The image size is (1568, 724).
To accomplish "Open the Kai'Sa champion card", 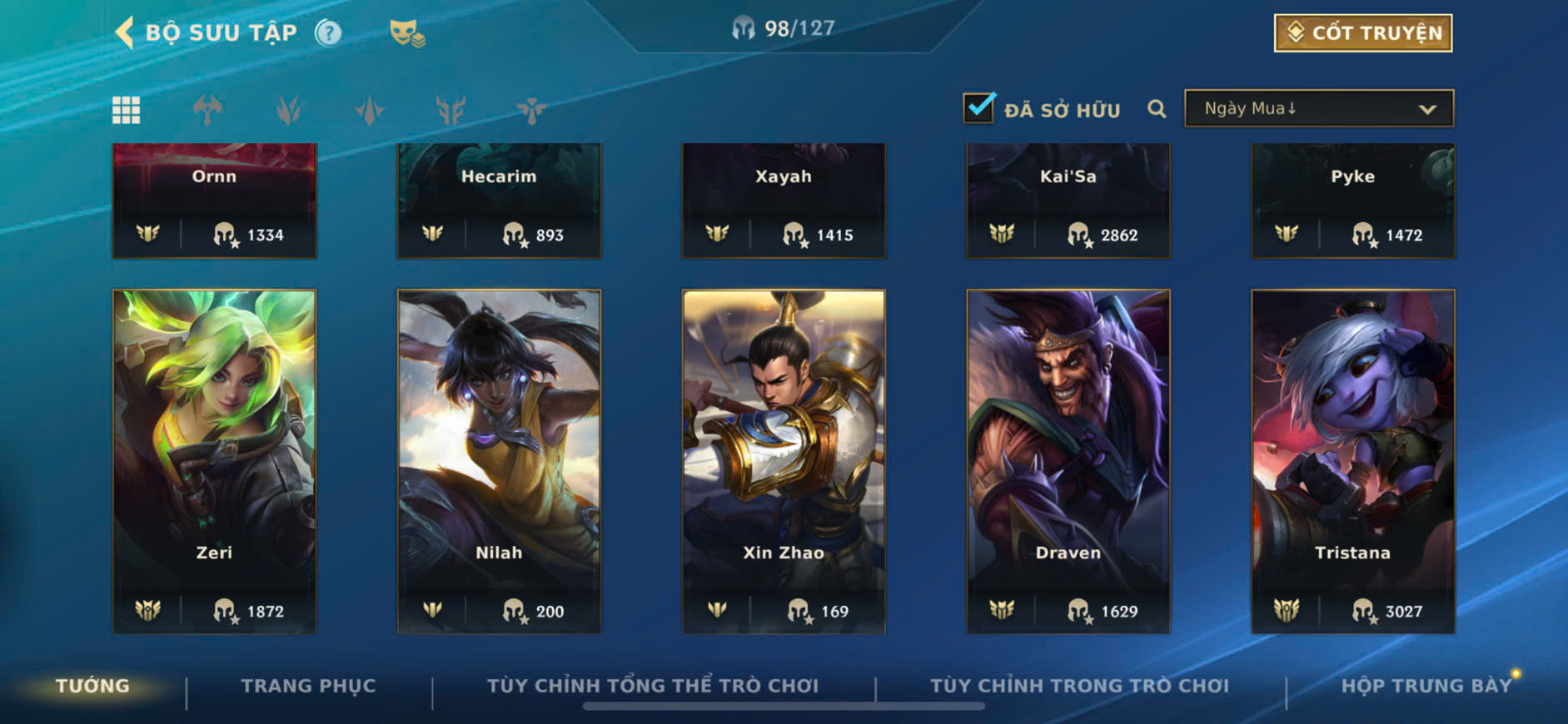I will tap(1068, 201).
